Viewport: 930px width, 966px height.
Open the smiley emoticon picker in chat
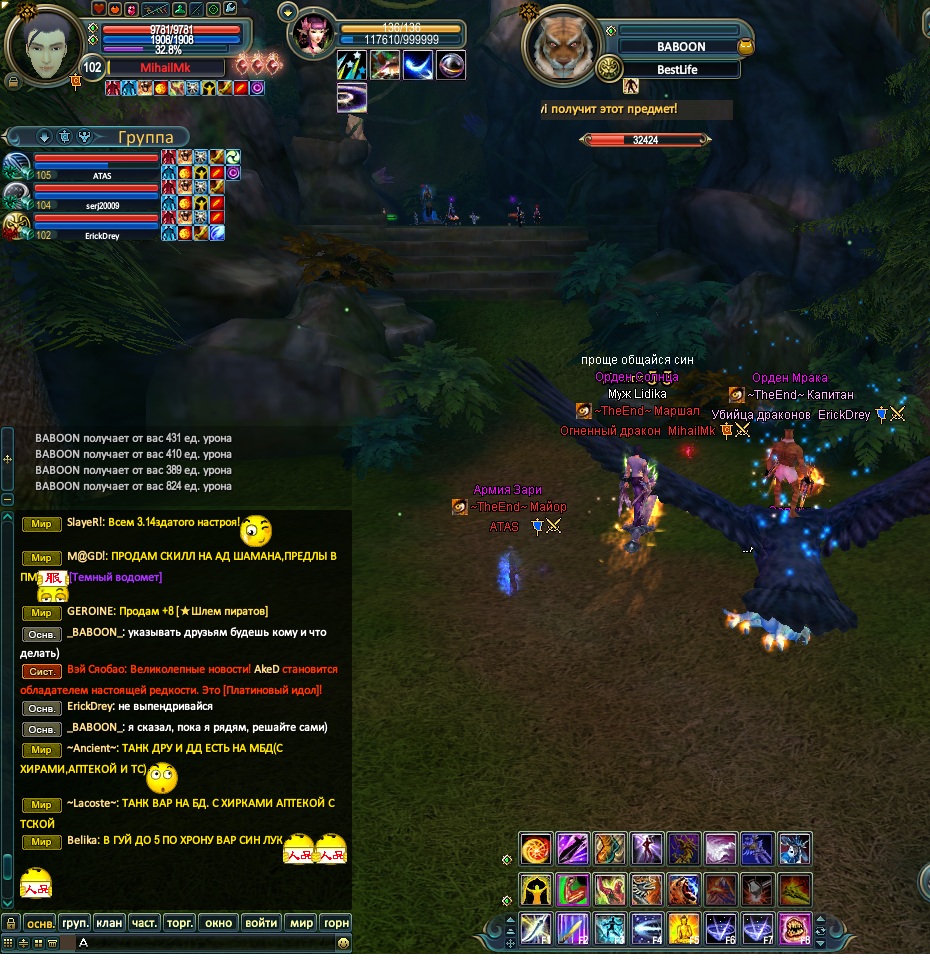click(343, 943)
